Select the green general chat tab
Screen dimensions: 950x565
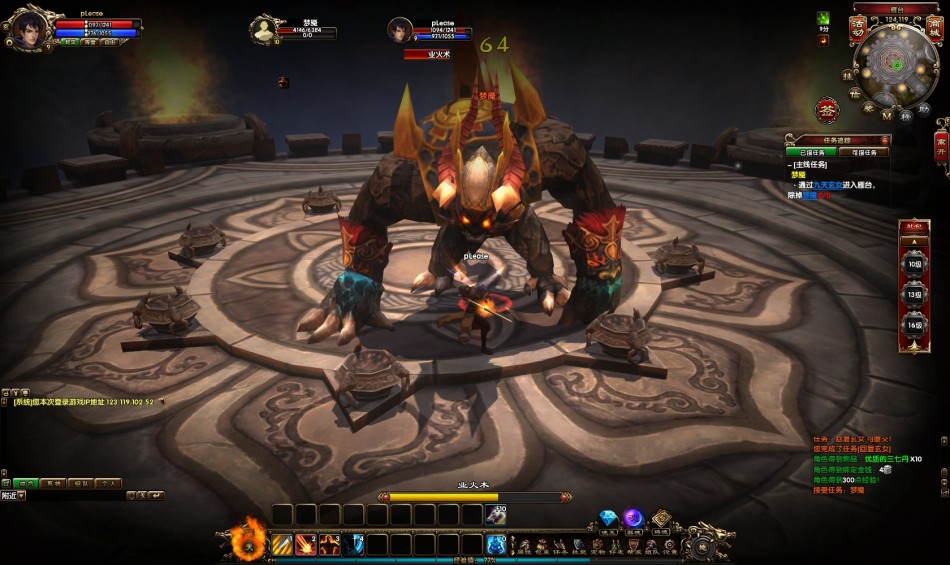pyautogui.click(x=27, y=483)
